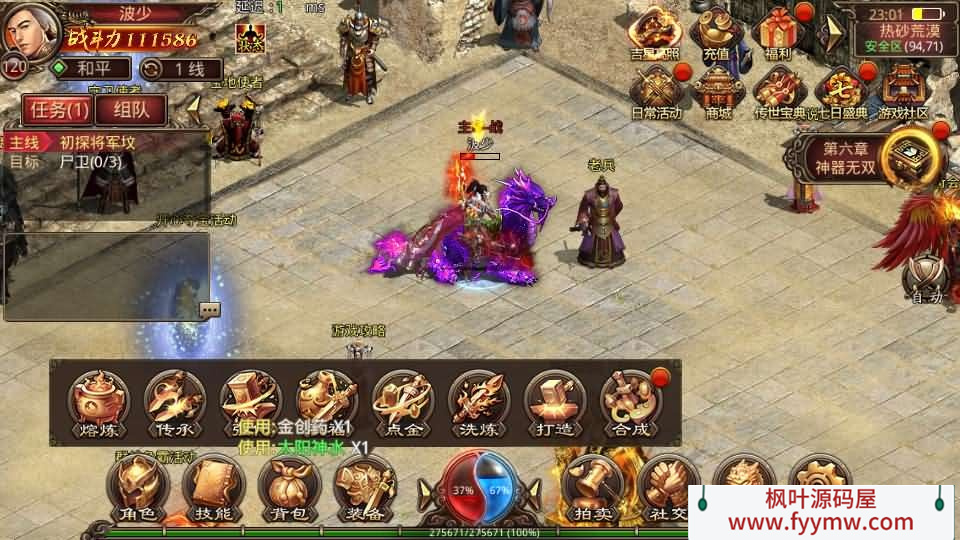Switch to the 组队 team tab
The image size is (960, 540).
pos(131,109)
